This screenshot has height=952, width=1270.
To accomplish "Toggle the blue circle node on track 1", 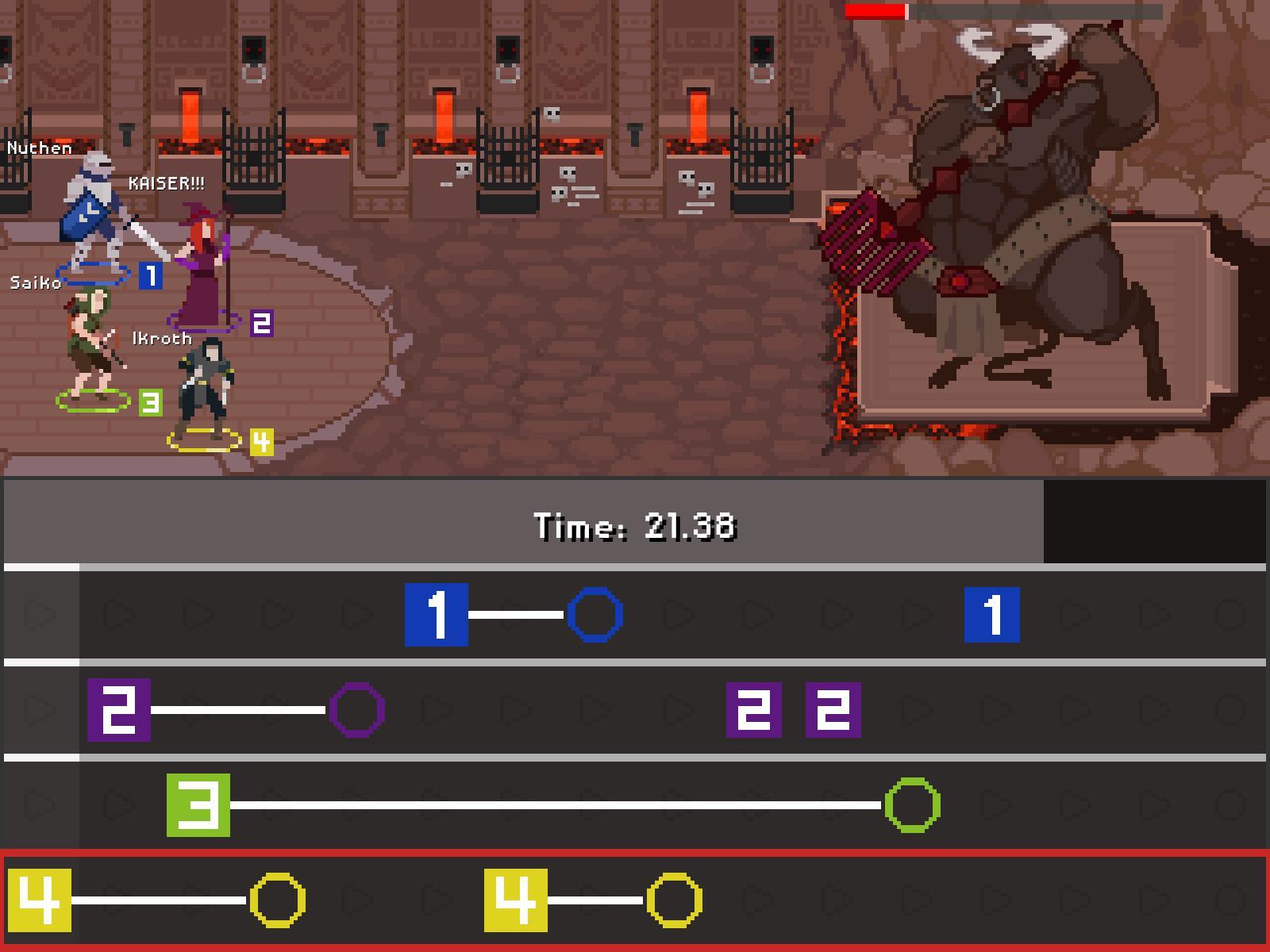I will (595, 612).
